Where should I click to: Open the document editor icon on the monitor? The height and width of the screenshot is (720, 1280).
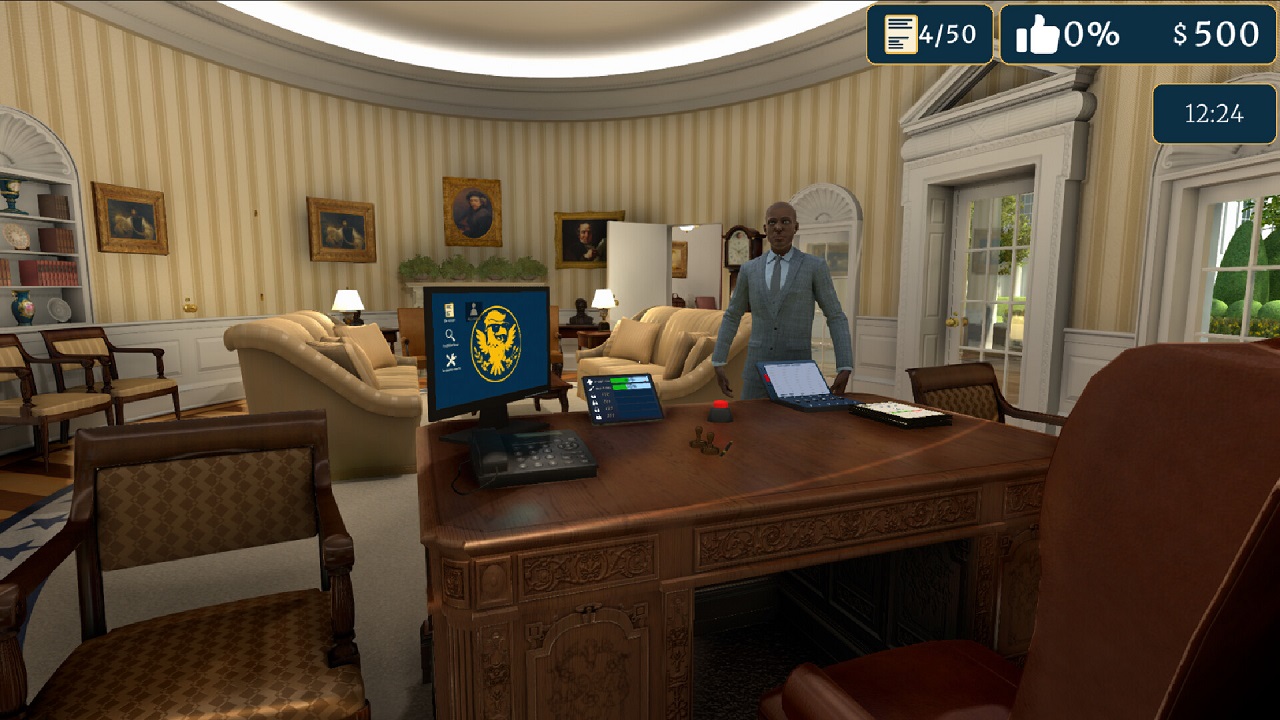click(449, 311)
